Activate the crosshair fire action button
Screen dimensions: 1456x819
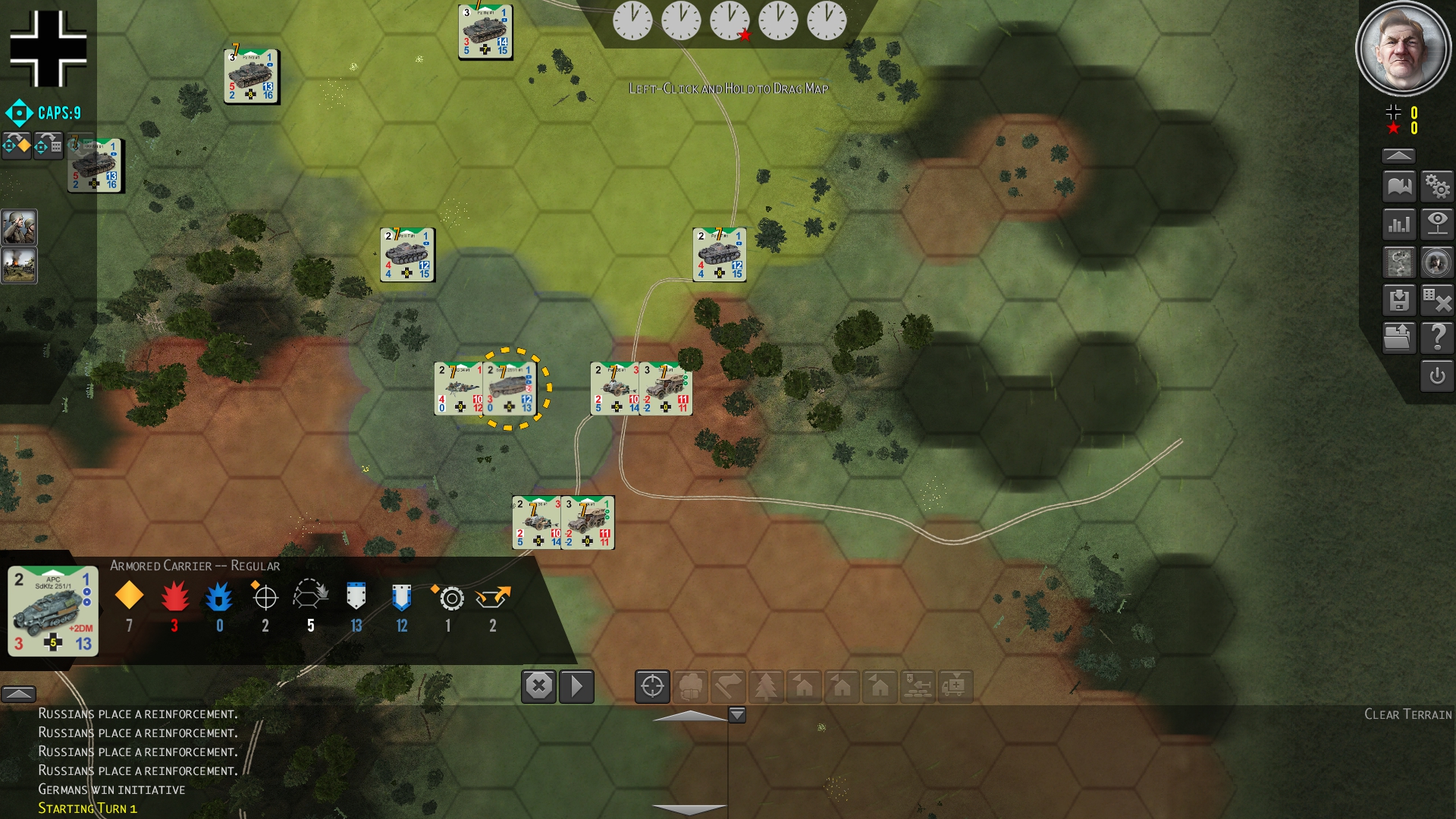pos(652,686)
